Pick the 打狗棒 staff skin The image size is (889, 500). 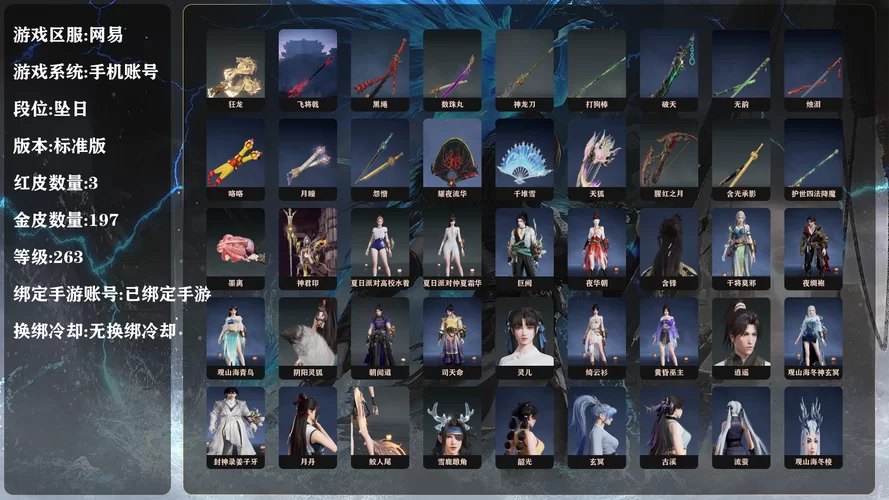pyautogui.click(x=596, y=64)
